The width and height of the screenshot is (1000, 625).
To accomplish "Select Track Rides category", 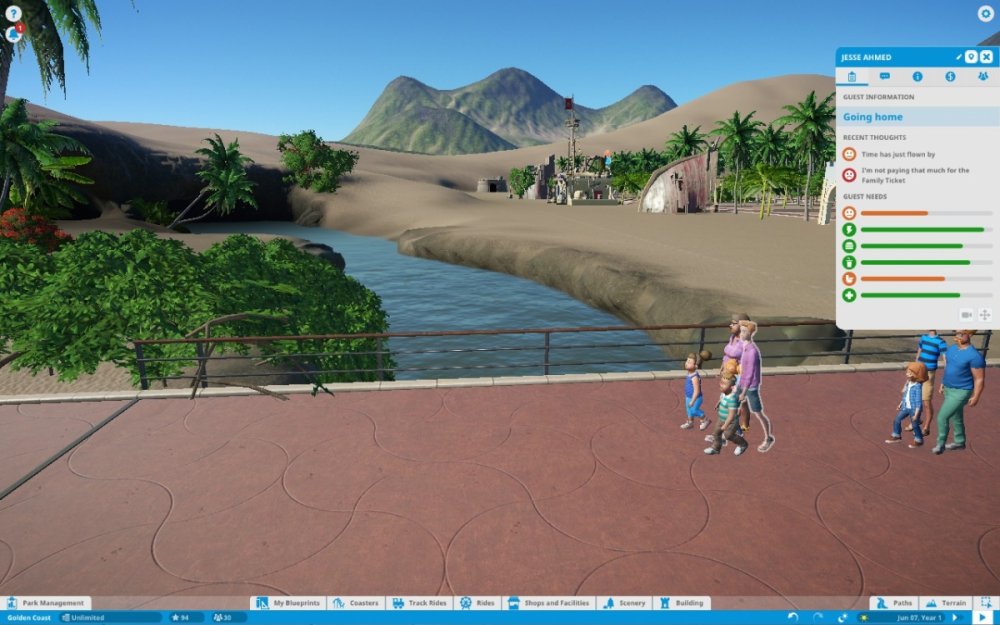I will pyautogui.click(x=421, y=603).
